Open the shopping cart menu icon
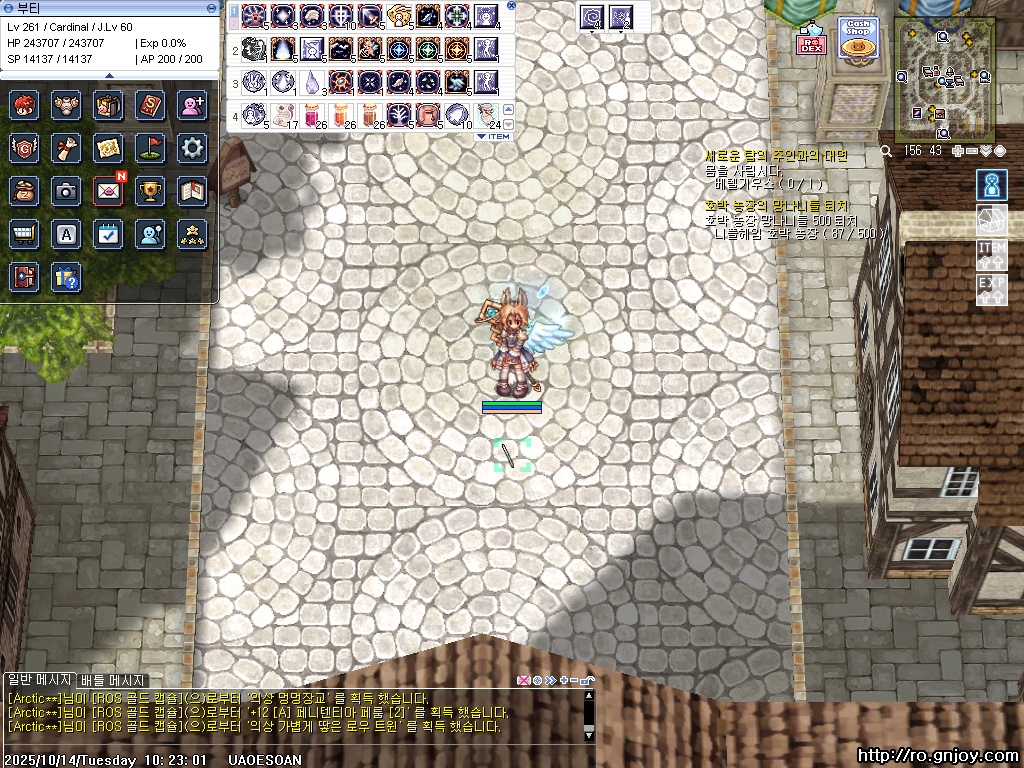The height and width of the screenshot is (768, 1024). 24,234
